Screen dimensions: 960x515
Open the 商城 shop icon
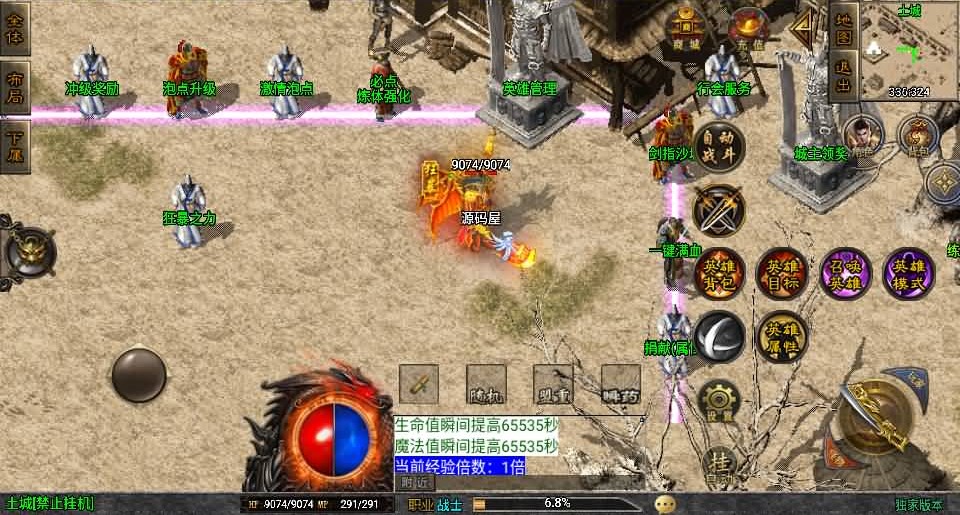pyautogui.click(x=686, y=28)
